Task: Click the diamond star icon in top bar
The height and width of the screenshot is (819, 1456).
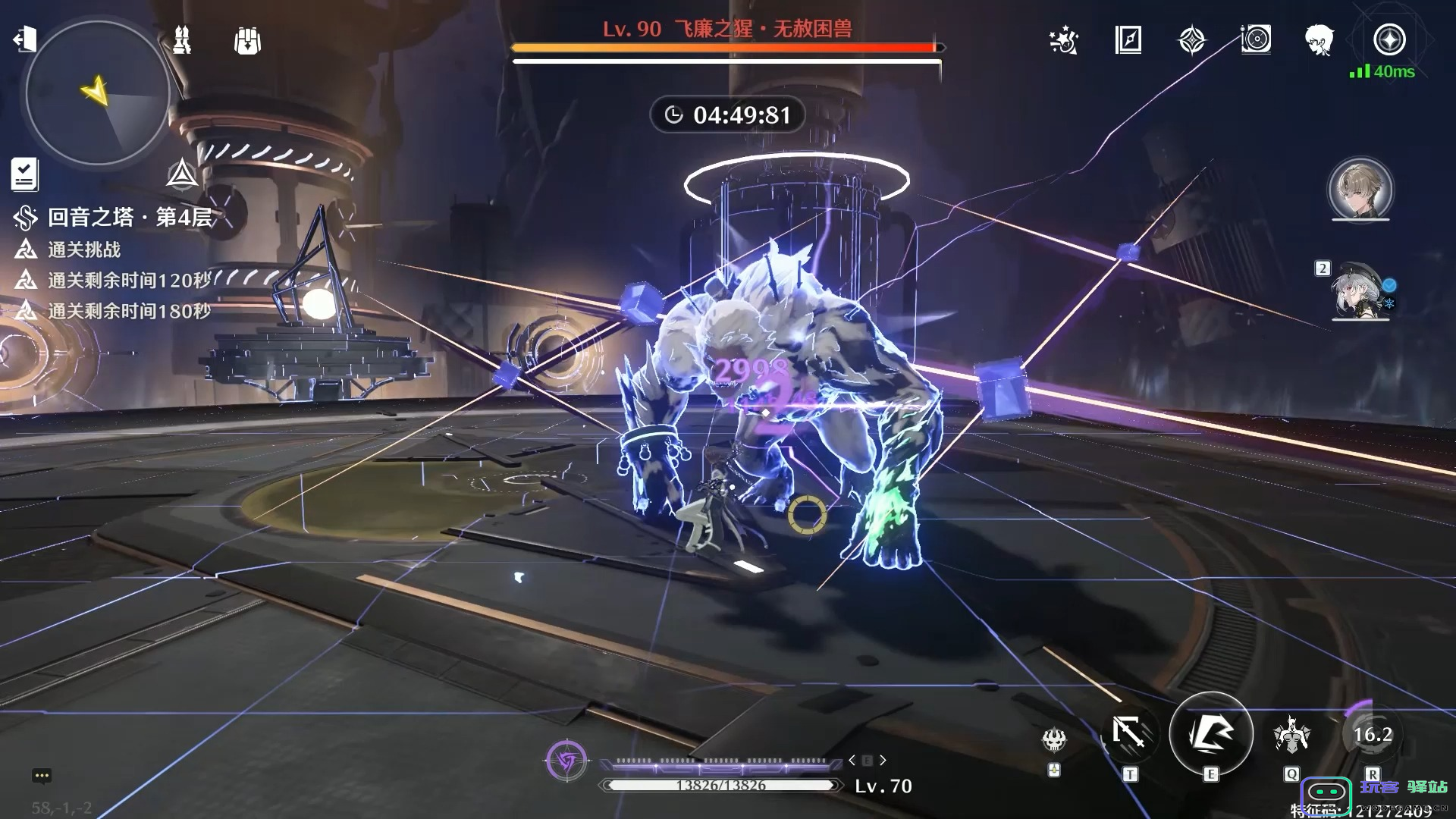Action: point(1191,40)
